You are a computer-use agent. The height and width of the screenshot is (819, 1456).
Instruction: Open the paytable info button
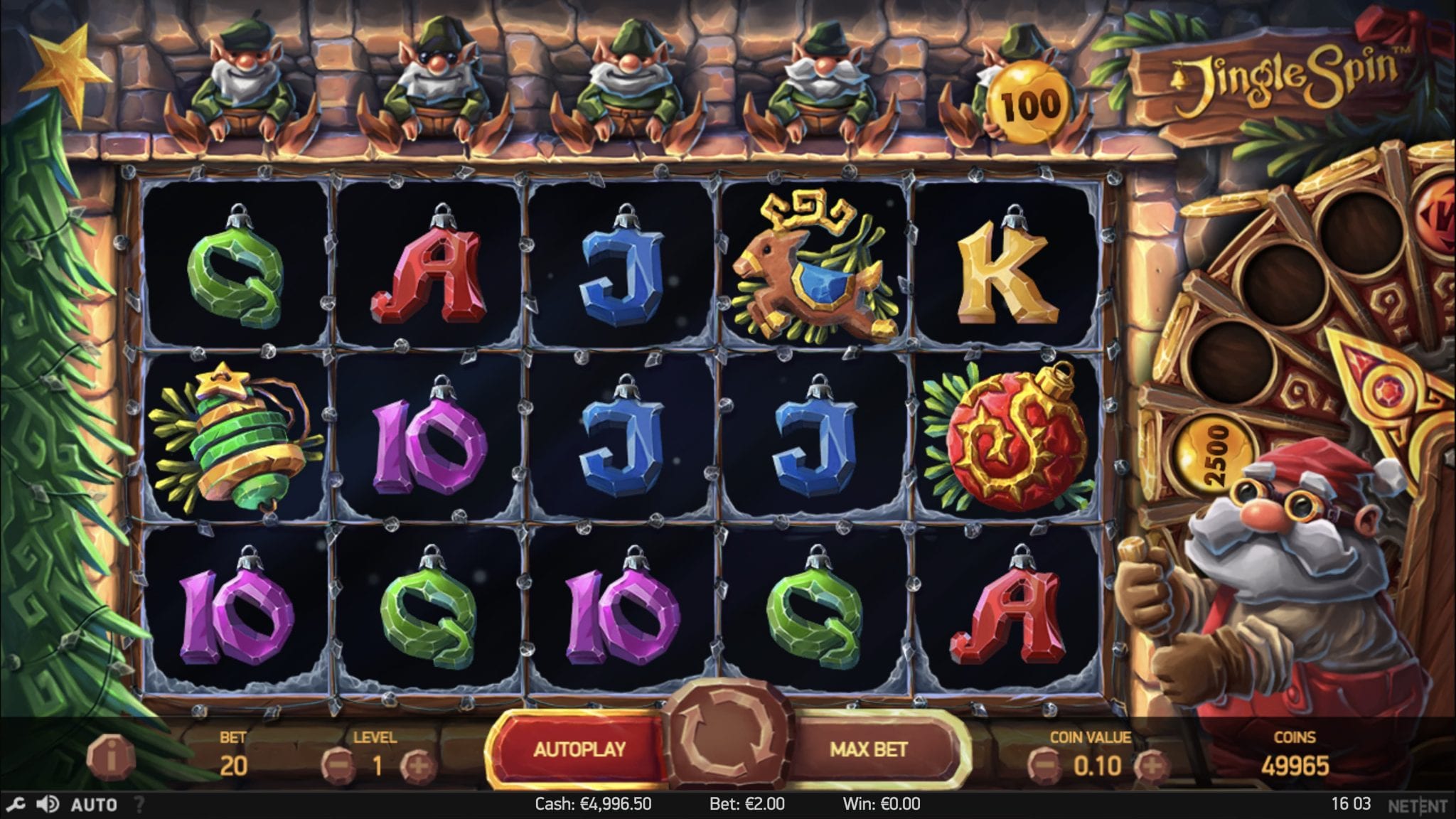click(x=111, y=755)
